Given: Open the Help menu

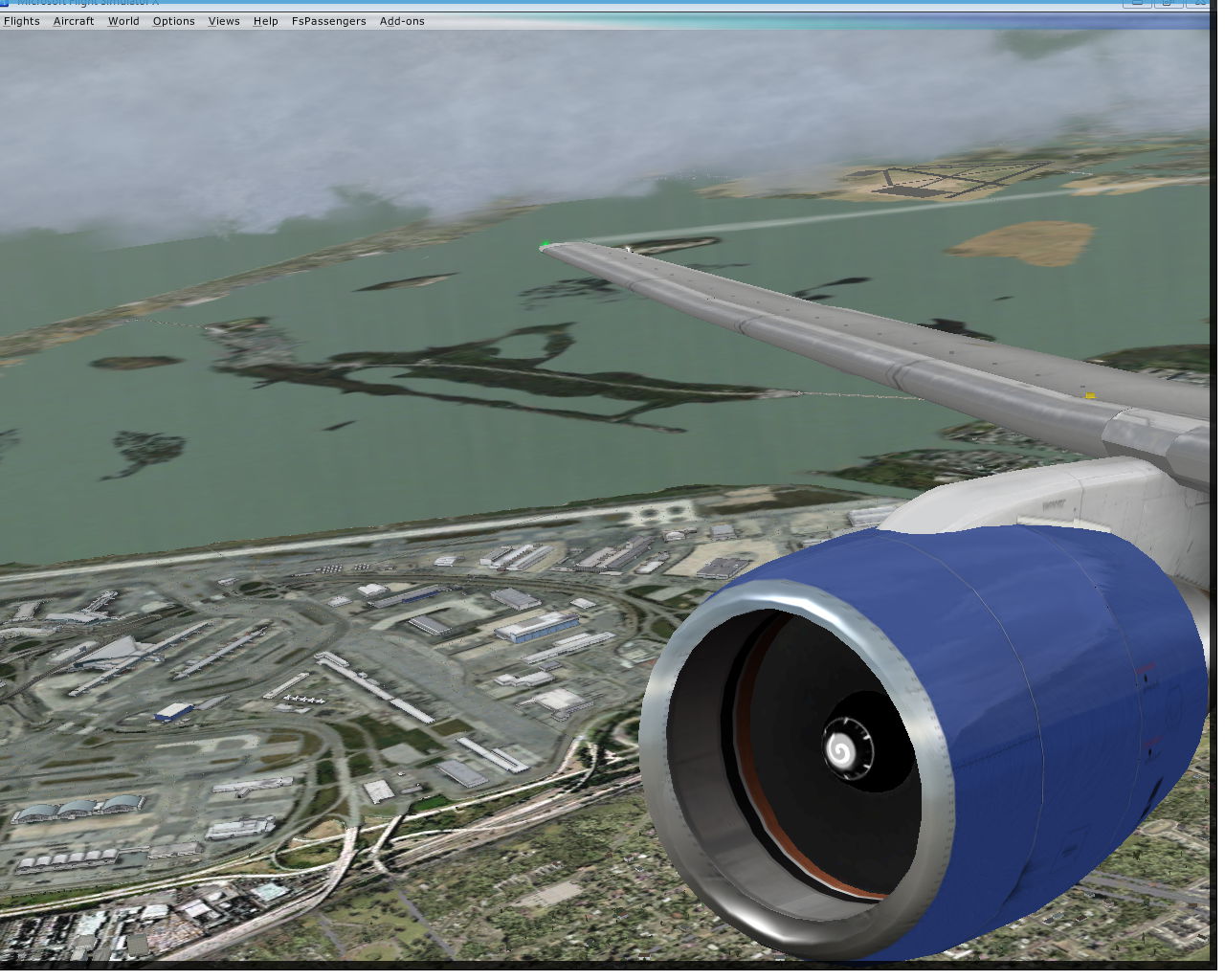Looking at the screenshot, I should (265, 21).
